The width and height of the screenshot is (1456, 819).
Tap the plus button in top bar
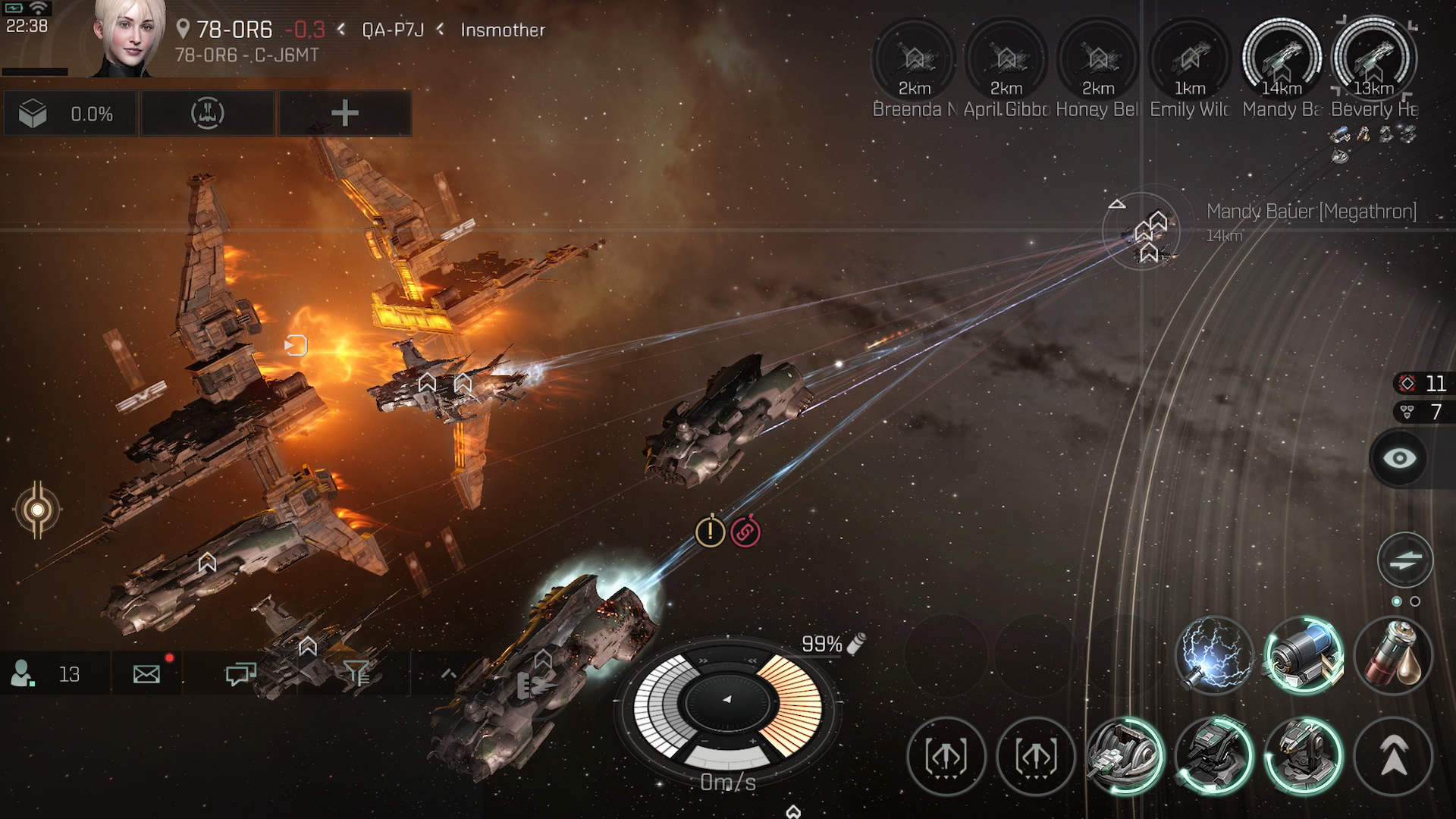click(345, 114)
